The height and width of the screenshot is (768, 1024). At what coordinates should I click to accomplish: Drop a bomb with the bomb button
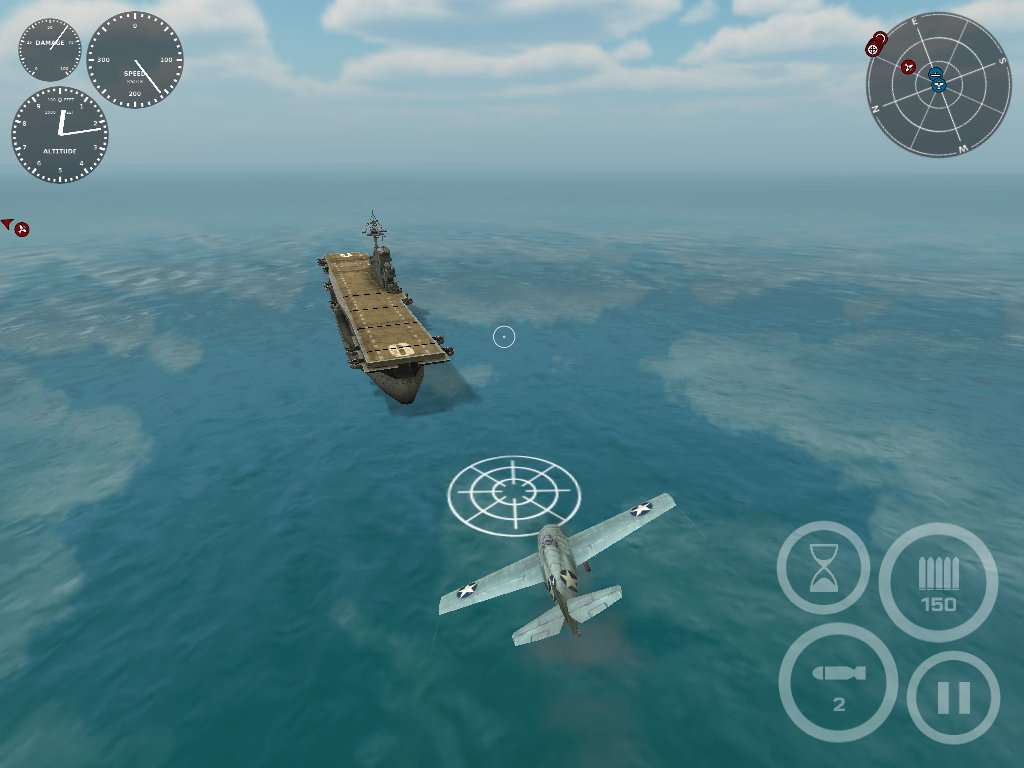point(838,683)
